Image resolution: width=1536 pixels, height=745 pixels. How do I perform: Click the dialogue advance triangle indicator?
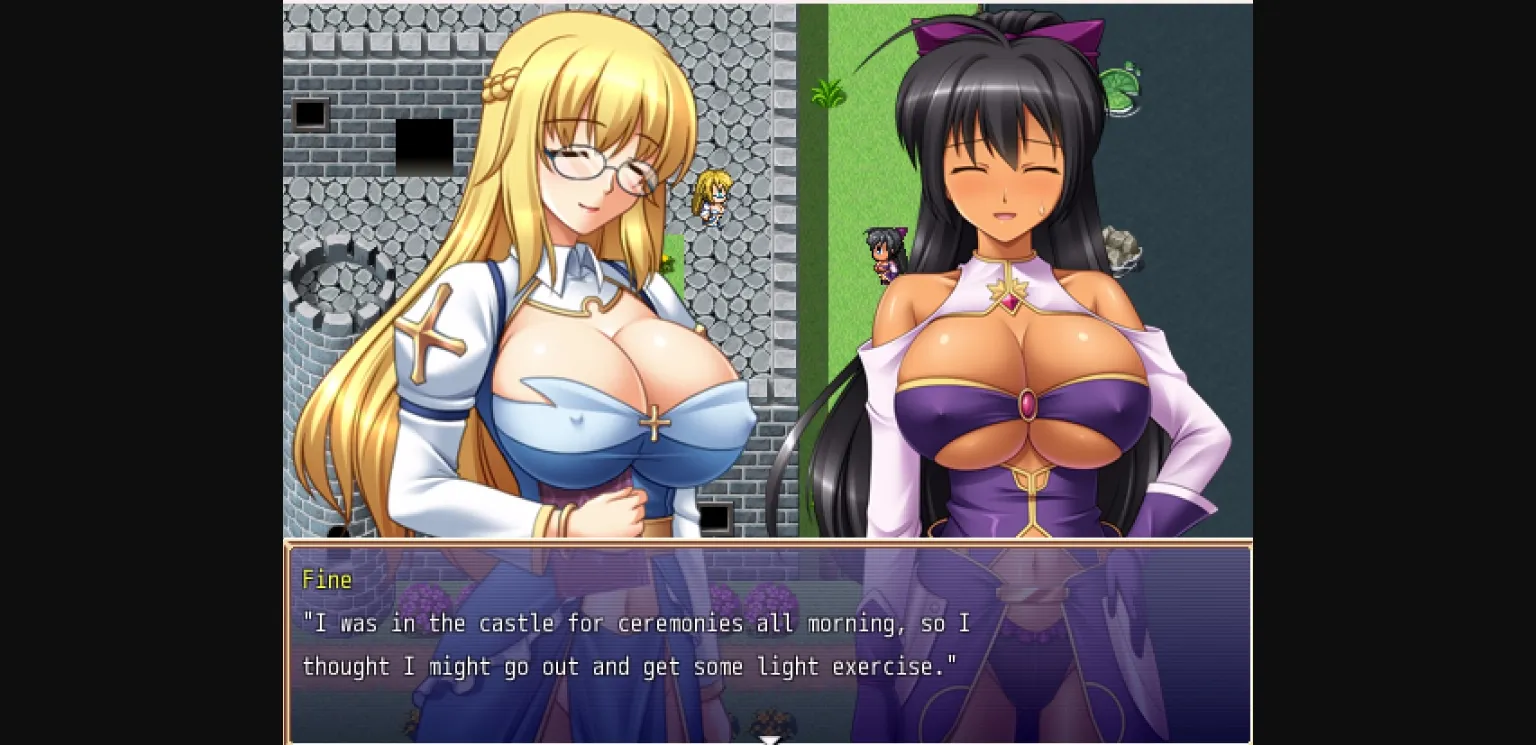769,740
